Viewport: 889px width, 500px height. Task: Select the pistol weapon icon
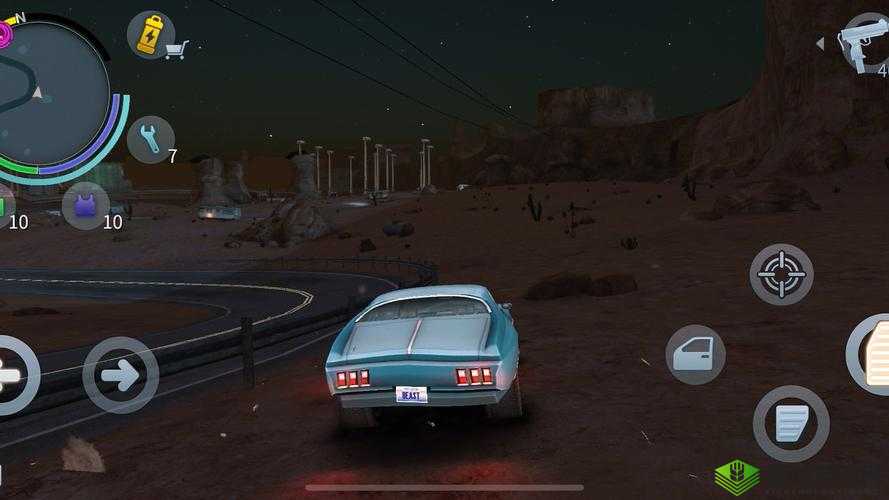864,42
